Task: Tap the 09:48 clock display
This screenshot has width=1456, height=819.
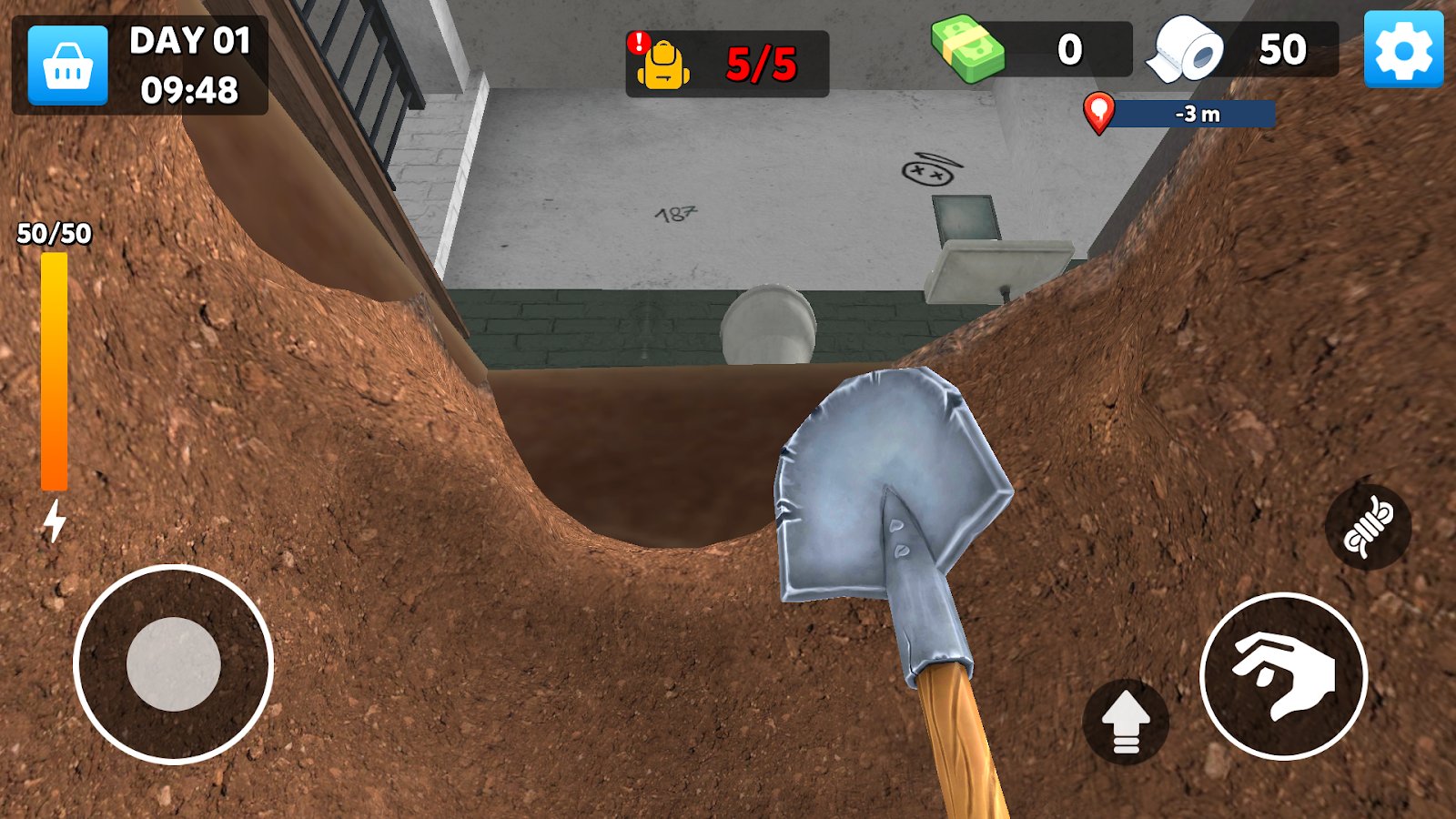Action: 189,89
